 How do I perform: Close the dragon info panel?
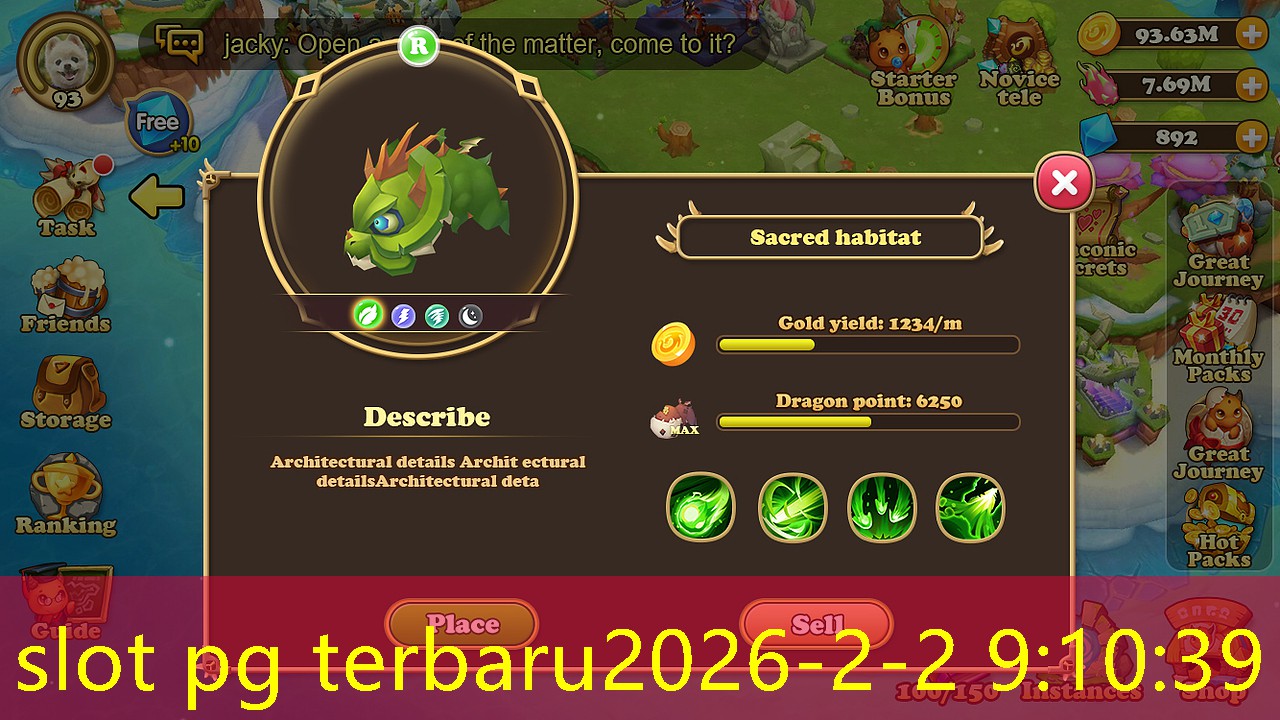tap(1064, 183)
